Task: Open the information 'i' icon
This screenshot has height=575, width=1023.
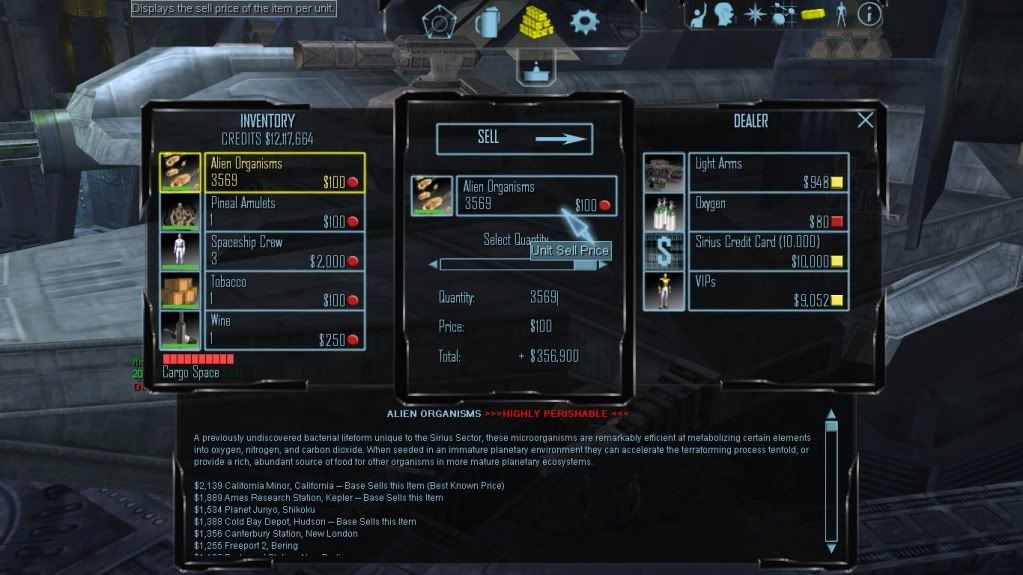Action: [x=869, y=14]
